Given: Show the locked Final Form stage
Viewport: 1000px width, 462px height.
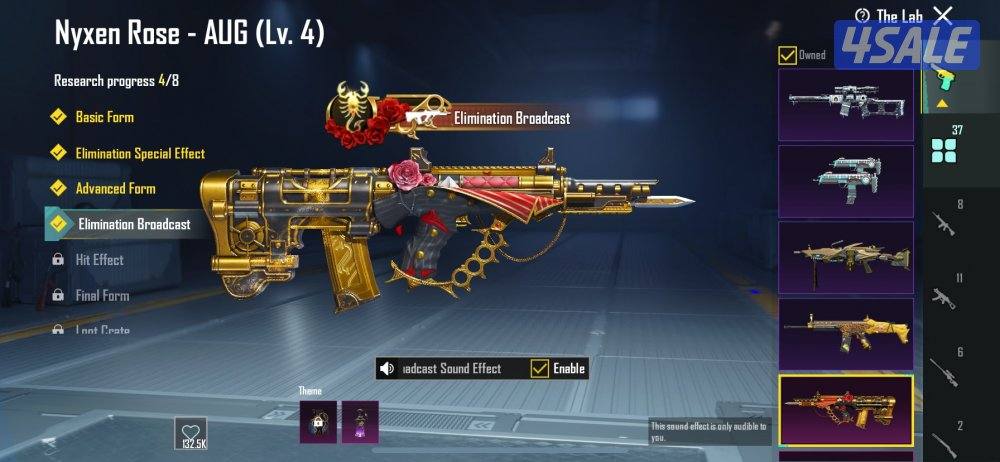Looking at the screenshot, I should tap(102, 296).
